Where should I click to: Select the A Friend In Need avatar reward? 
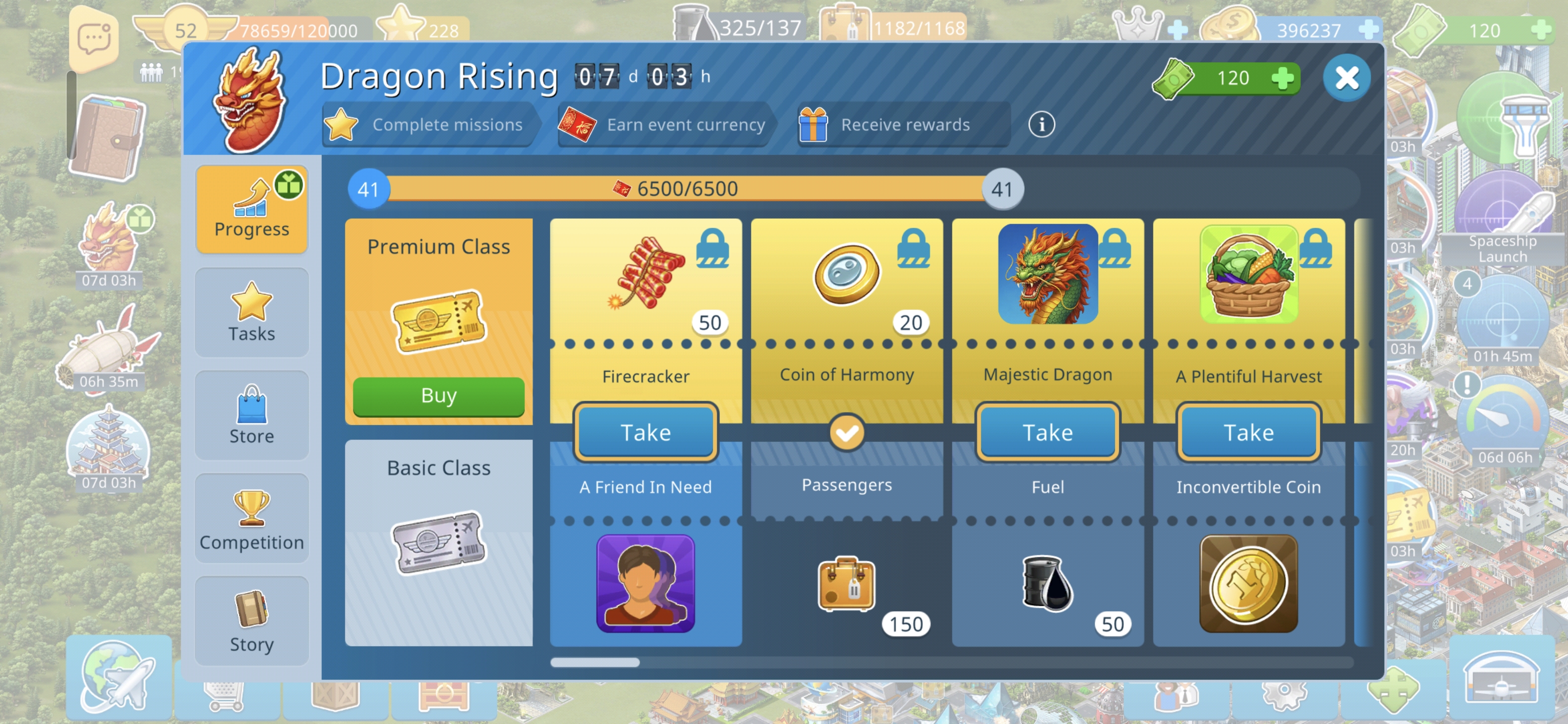point(645,583)
